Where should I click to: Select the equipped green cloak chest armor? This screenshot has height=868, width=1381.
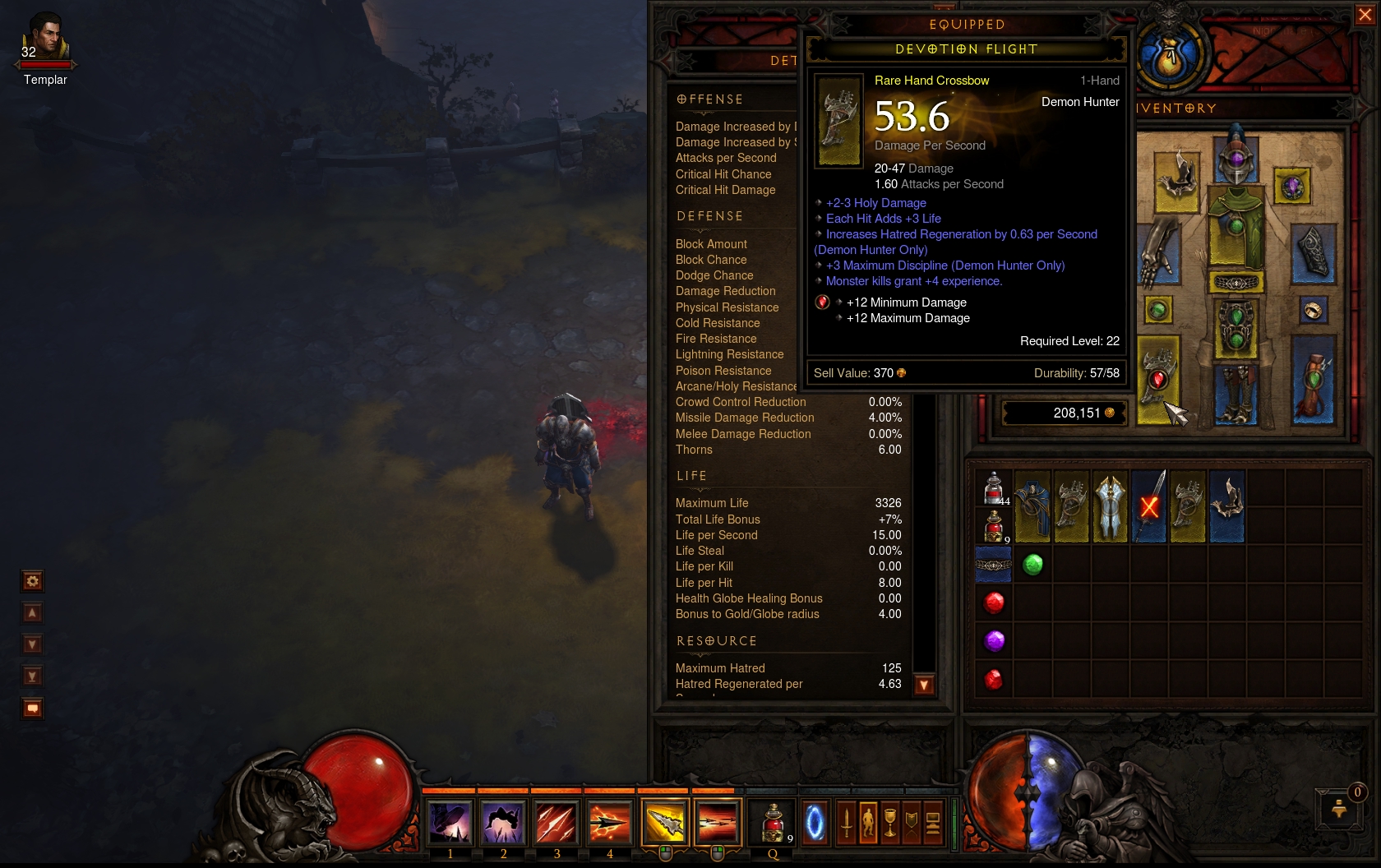(1236, 226)
